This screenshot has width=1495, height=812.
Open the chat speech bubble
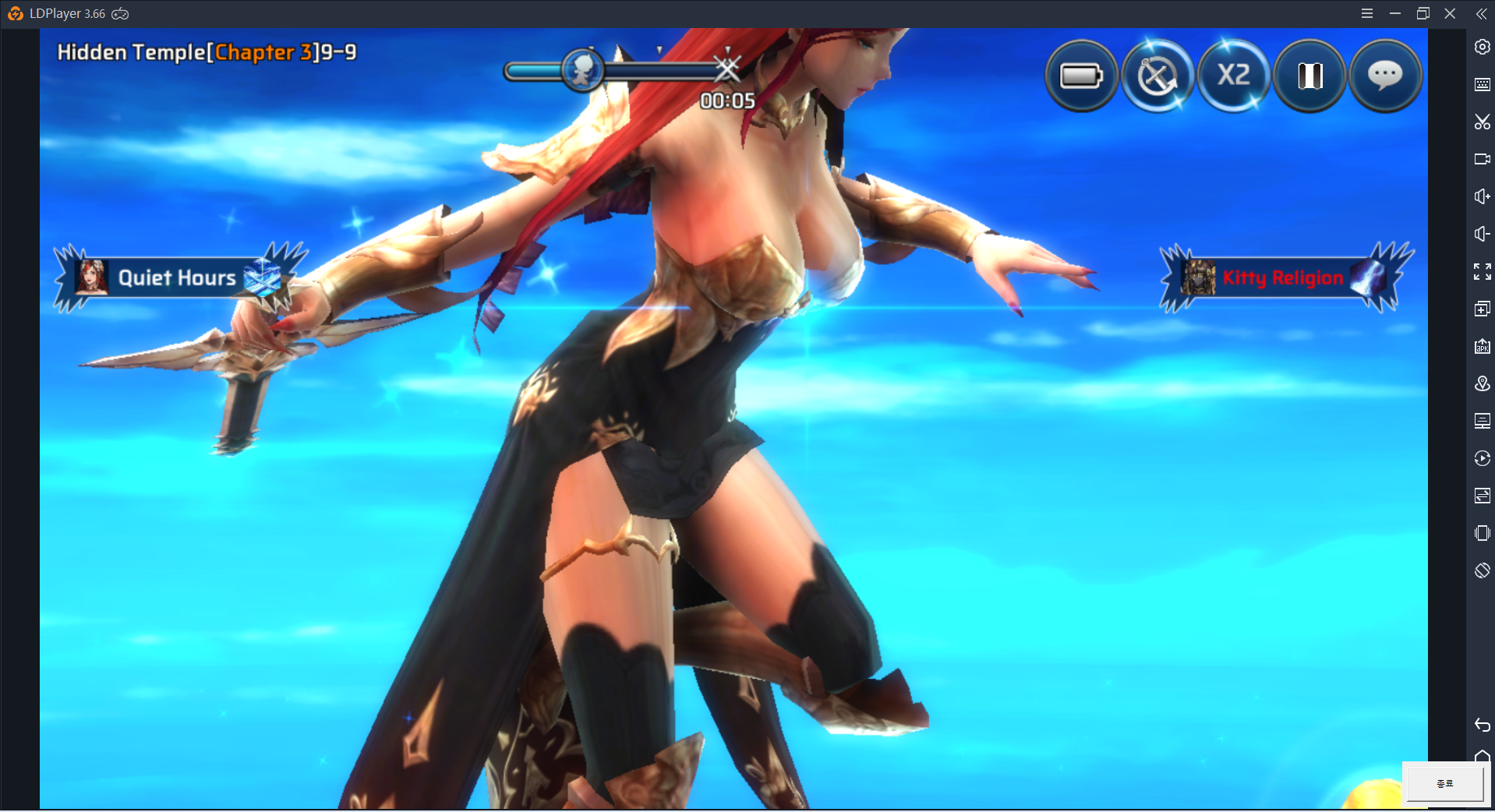[x=1385, y=76]
